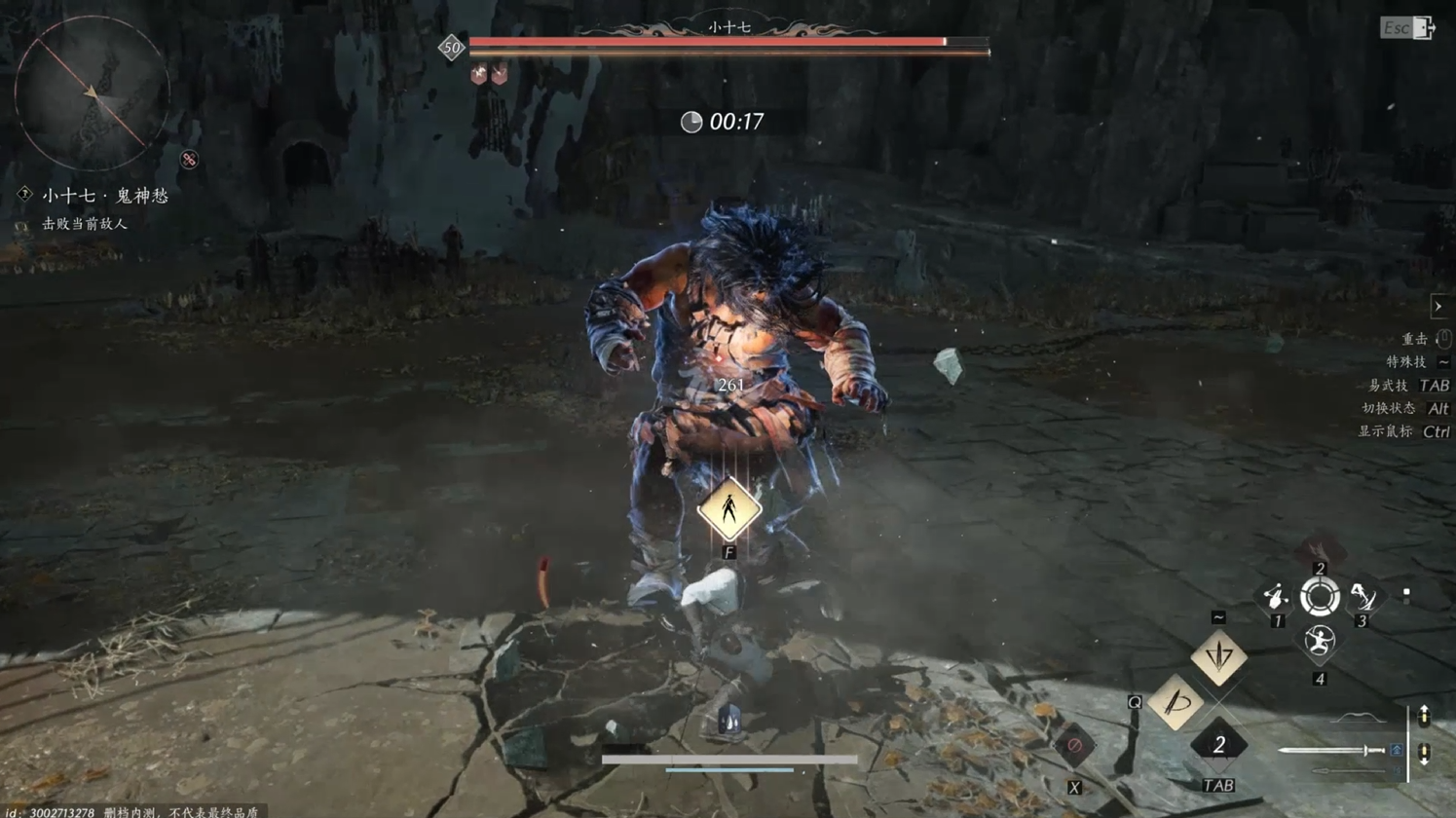Trigger the weapon swap diamond showing 2

tap(1218, 746)
